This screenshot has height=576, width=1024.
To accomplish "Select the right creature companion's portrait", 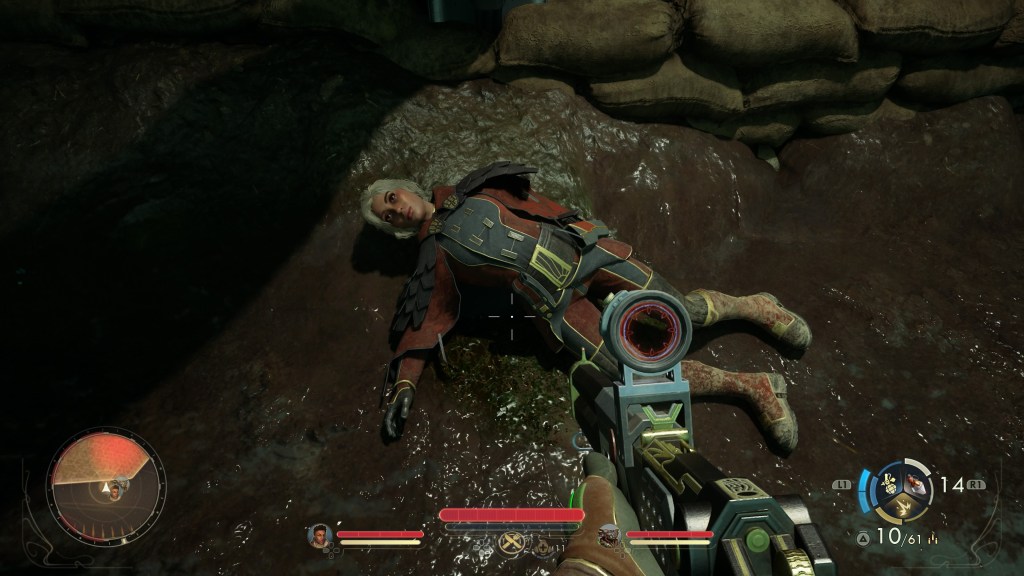I will click(x=608, y=537).
